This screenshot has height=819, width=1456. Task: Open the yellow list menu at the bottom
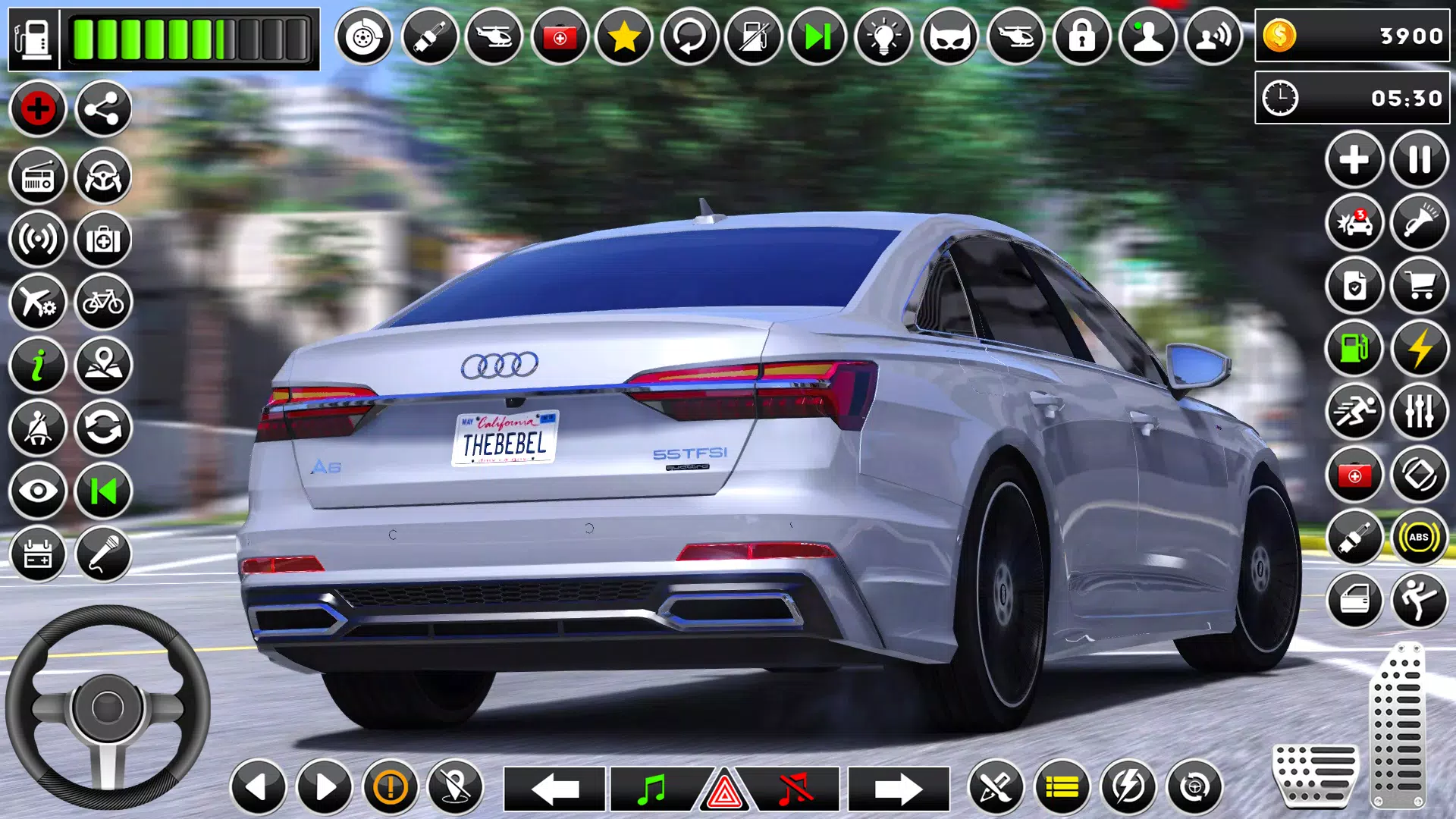(x=1062, y=789)
